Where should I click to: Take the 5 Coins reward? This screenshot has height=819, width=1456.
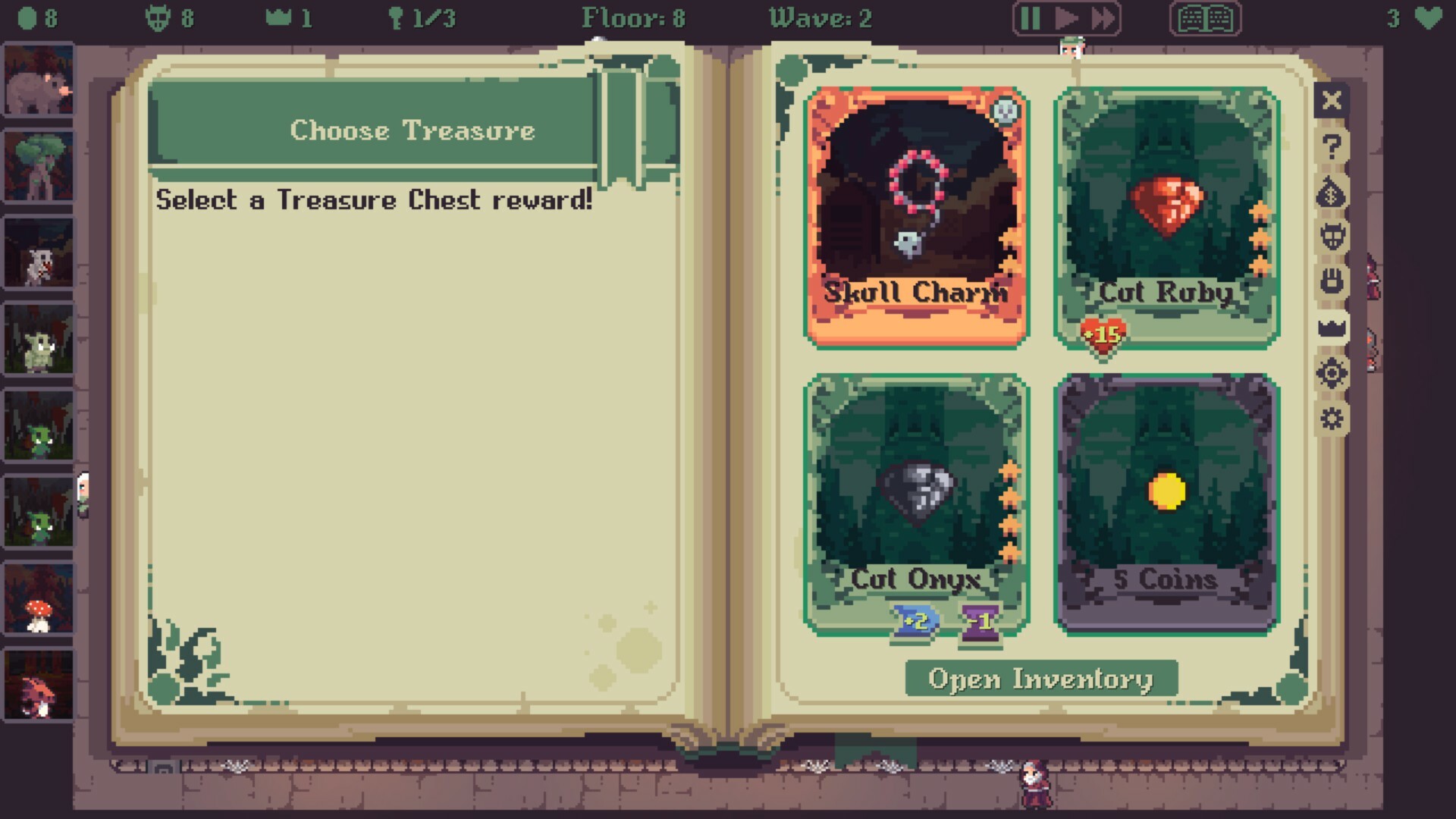coord(1166,493)
